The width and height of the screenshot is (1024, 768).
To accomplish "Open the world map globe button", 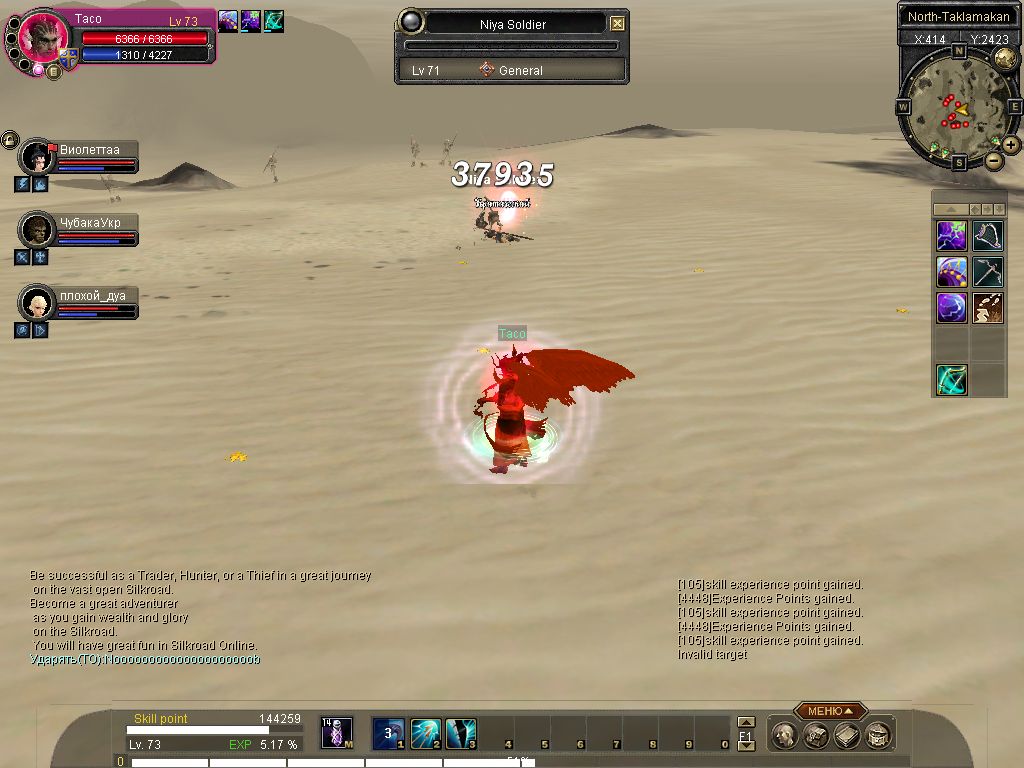I will coord(1005,59).
